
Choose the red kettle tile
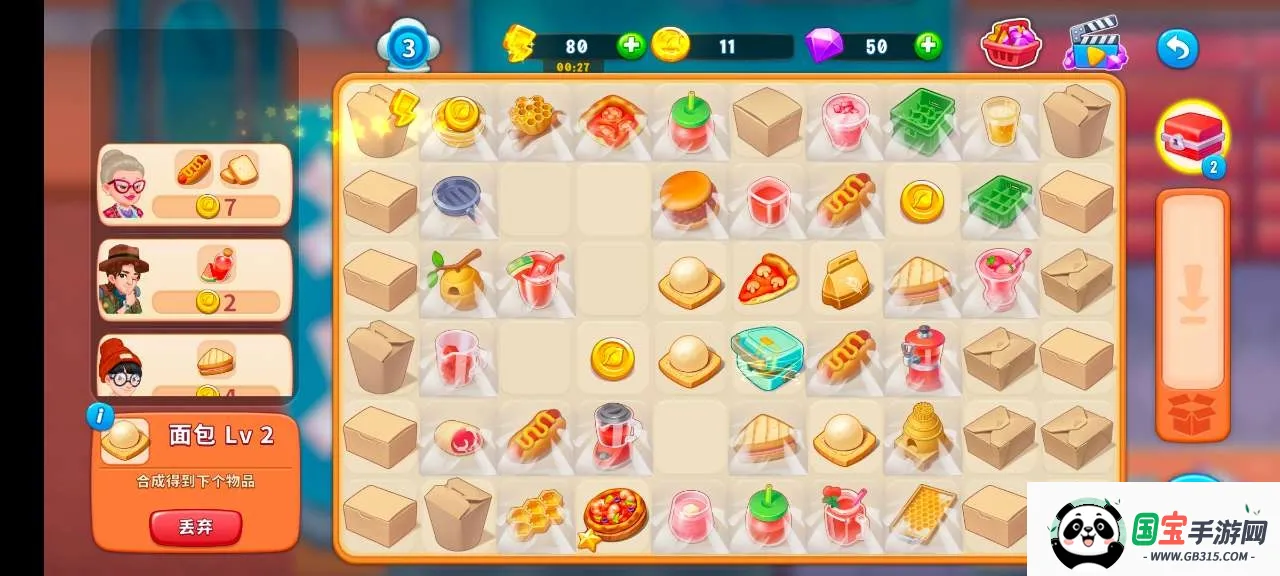922,357
